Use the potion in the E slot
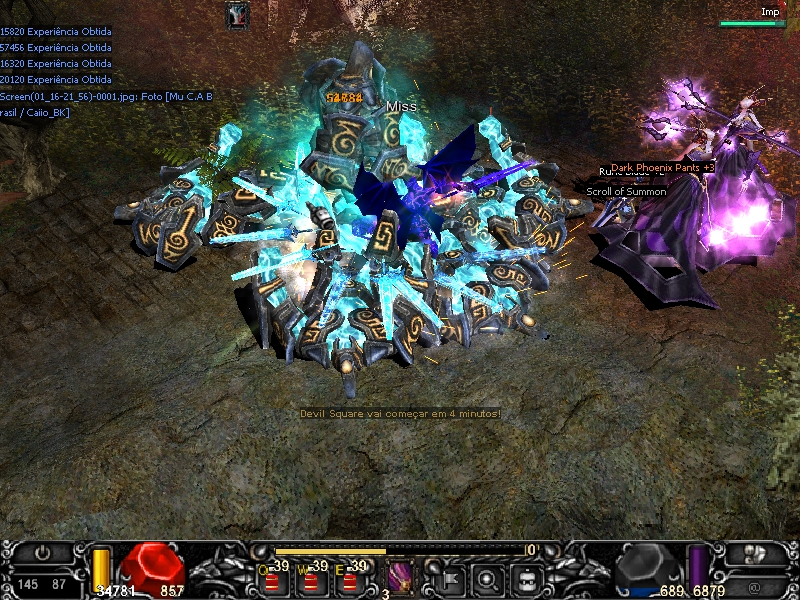Viewport: 800px width, 600px height. pos(348,578)
